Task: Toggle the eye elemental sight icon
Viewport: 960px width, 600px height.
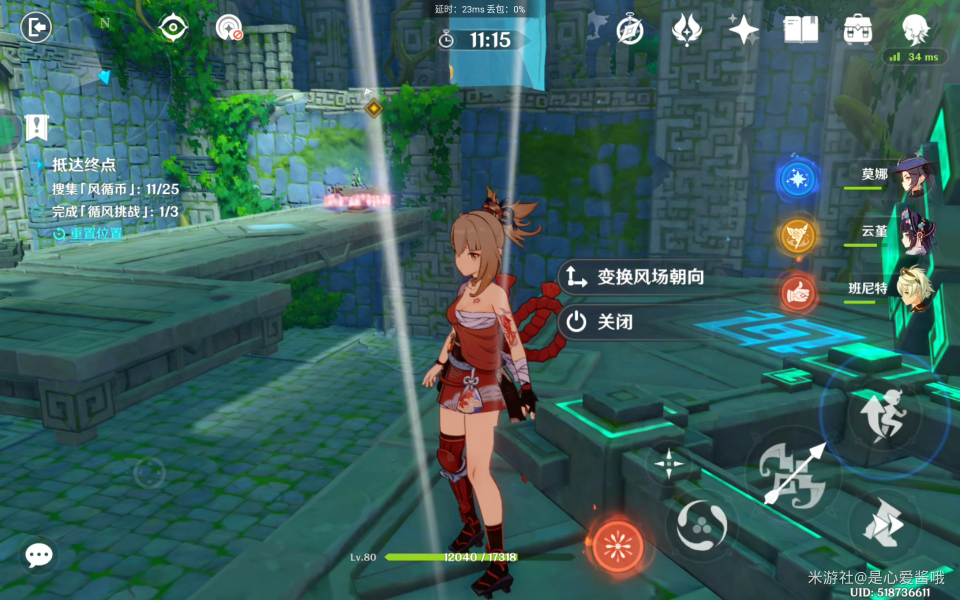Action: [174, 28]
